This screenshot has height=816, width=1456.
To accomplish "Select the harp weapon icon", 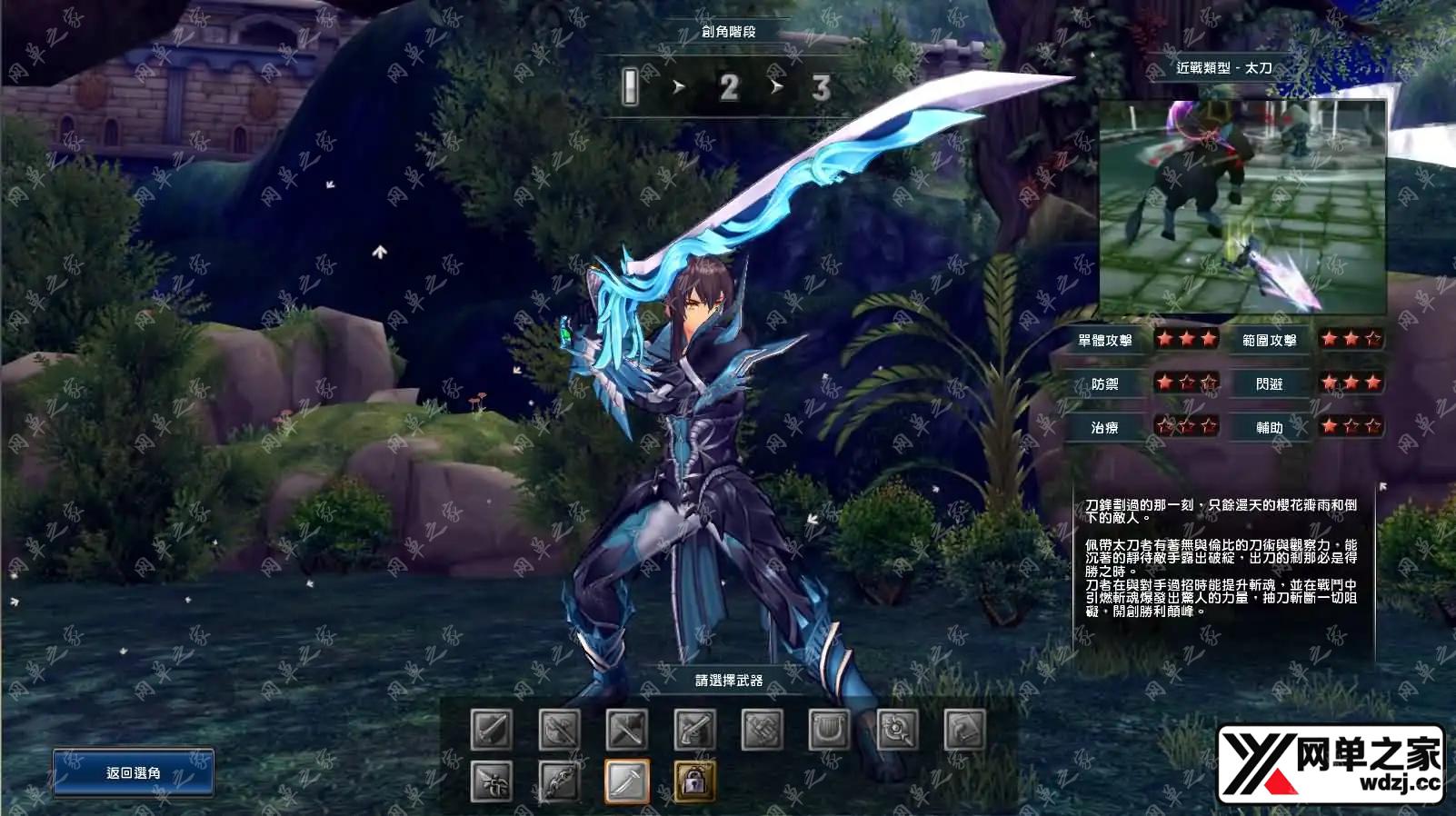I will coord(830,729).
